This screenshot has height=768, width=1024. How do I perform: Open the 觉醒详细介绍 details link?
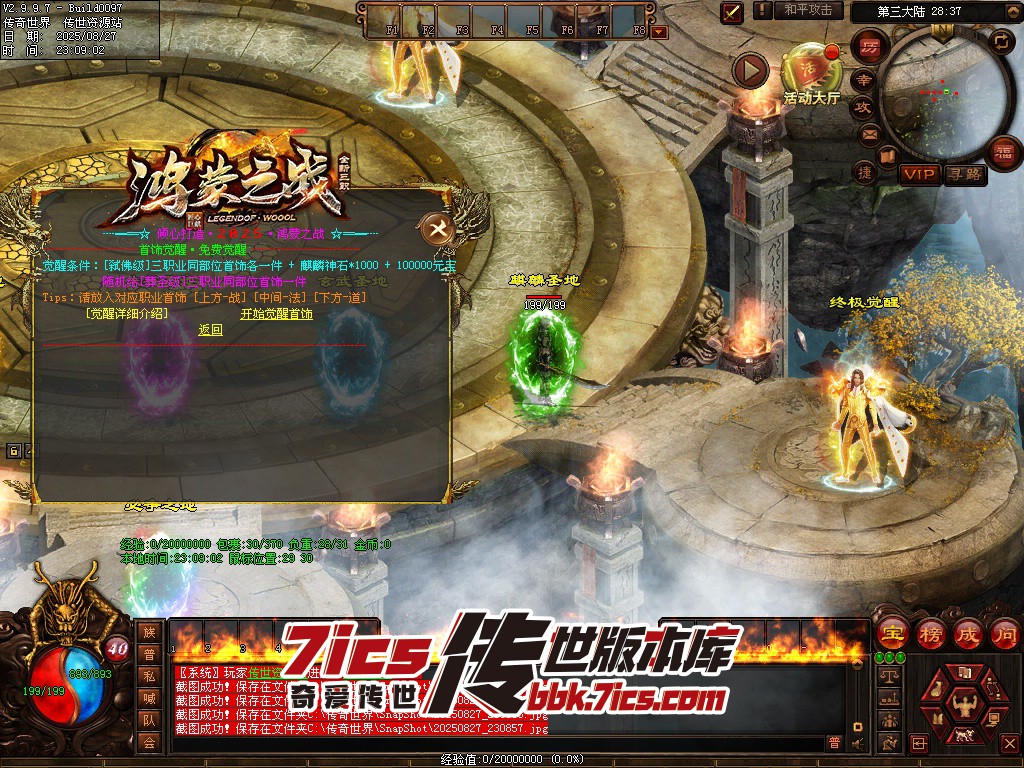pyautogui.click(x=127, y=314)
